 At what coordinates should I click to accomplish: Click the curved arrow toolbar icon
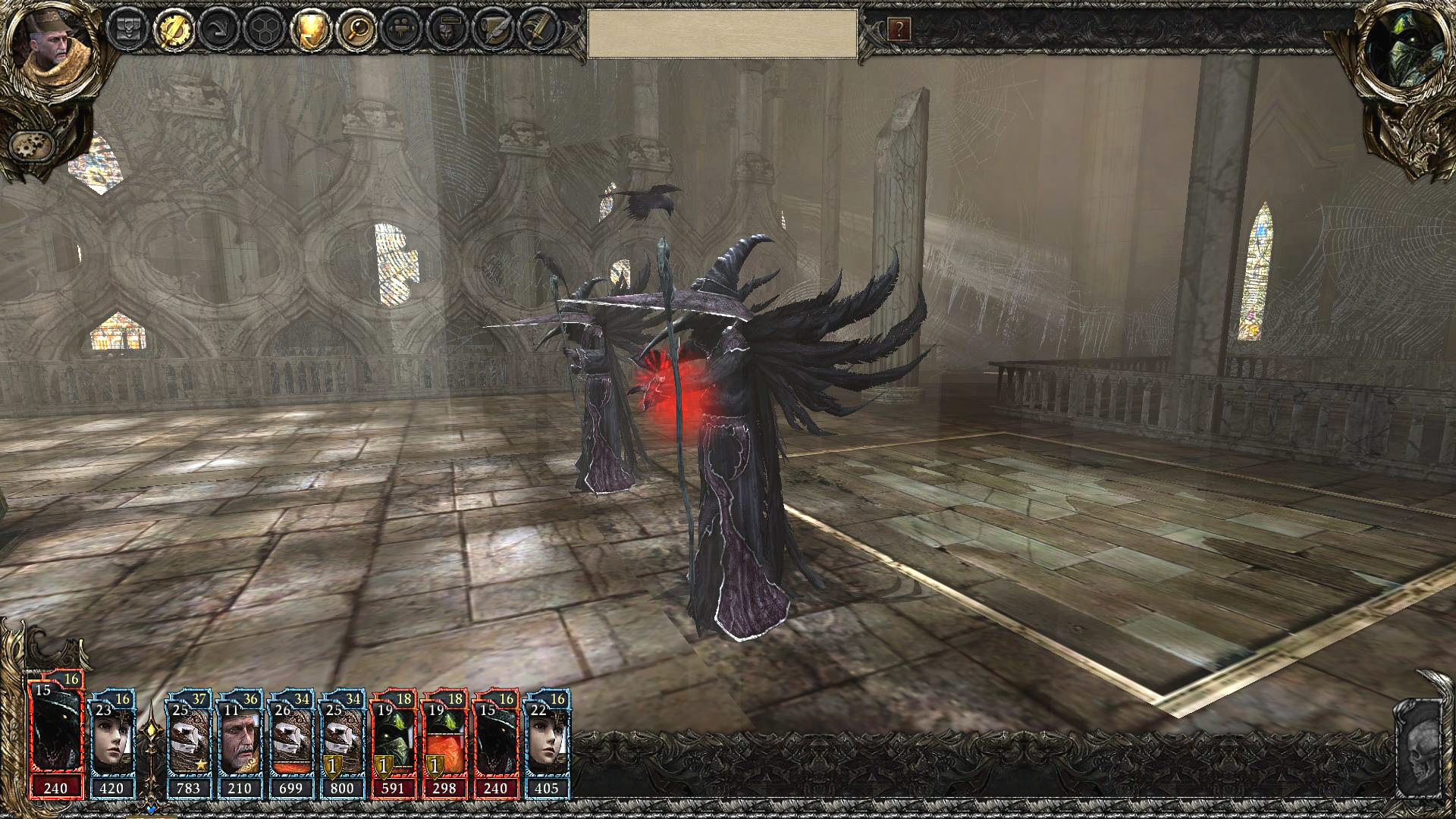click(220, 30)
